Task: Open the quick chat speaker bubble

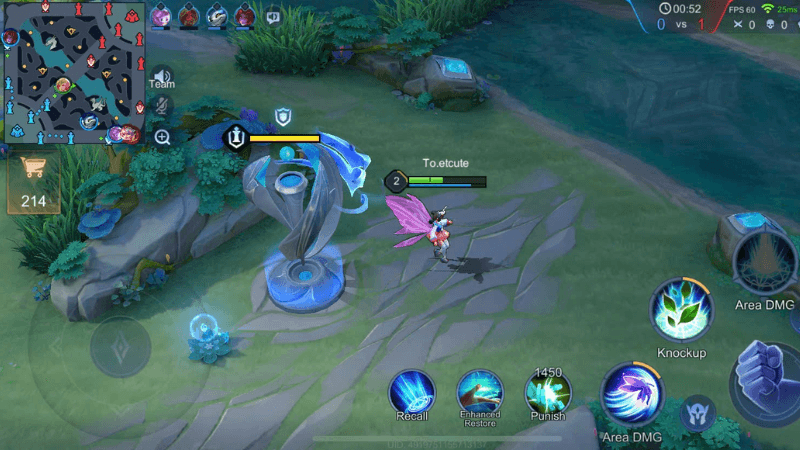Action: tap(273, 16)
